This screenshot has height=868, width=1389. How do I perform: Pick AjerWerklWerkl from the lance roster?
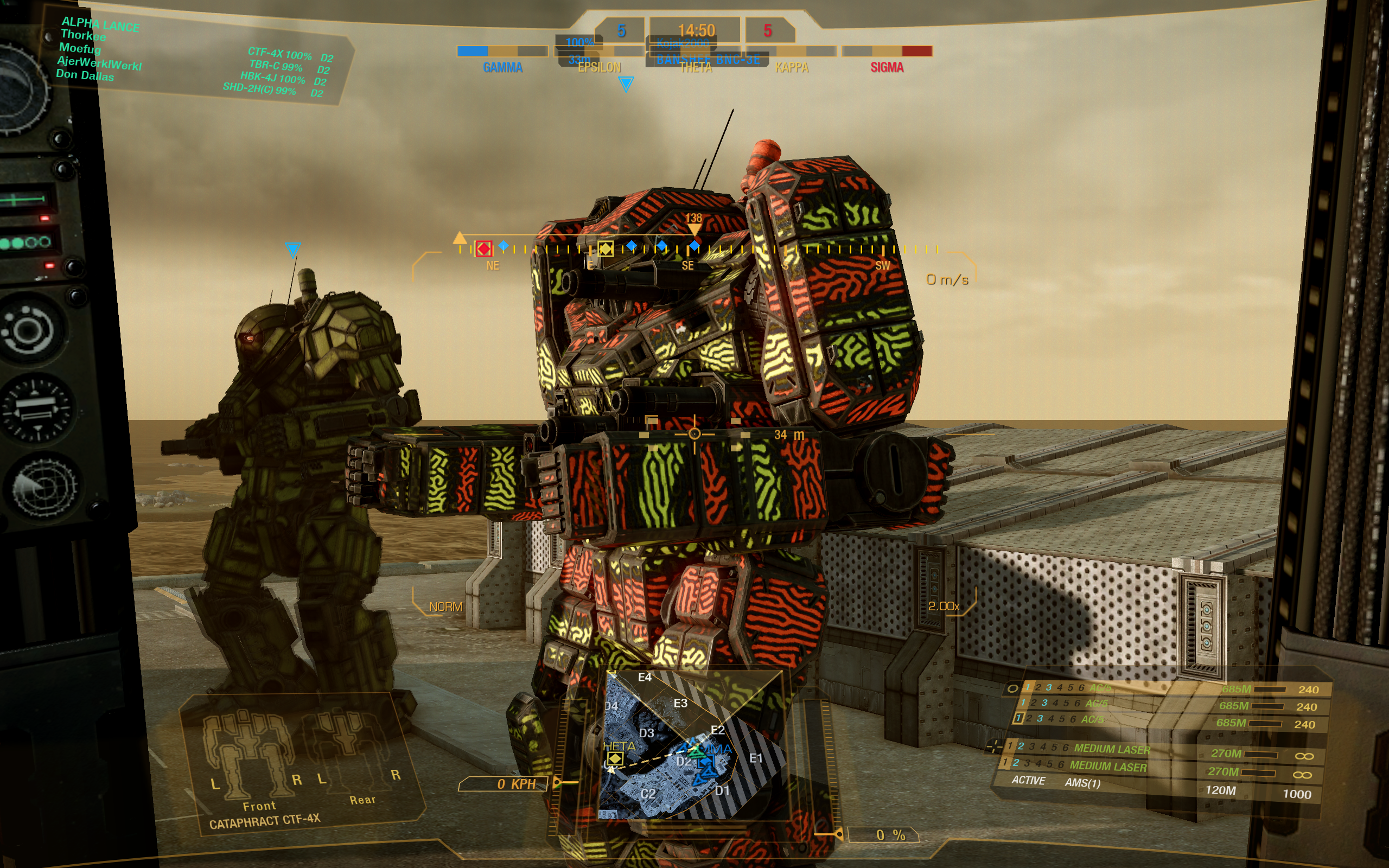[x=99, y=62]
